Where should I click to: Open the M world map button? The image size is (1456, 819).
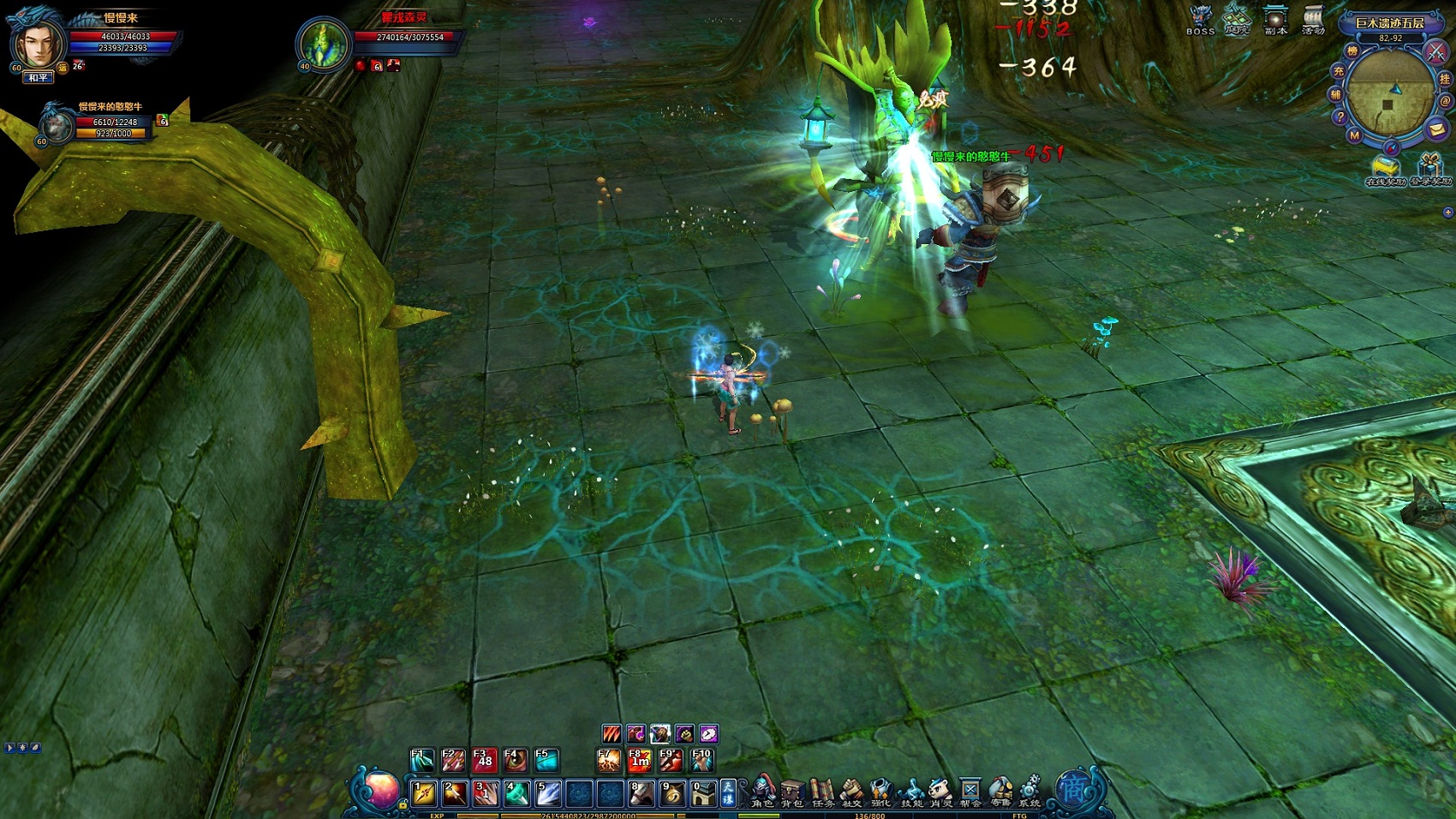coord(1354,135)
